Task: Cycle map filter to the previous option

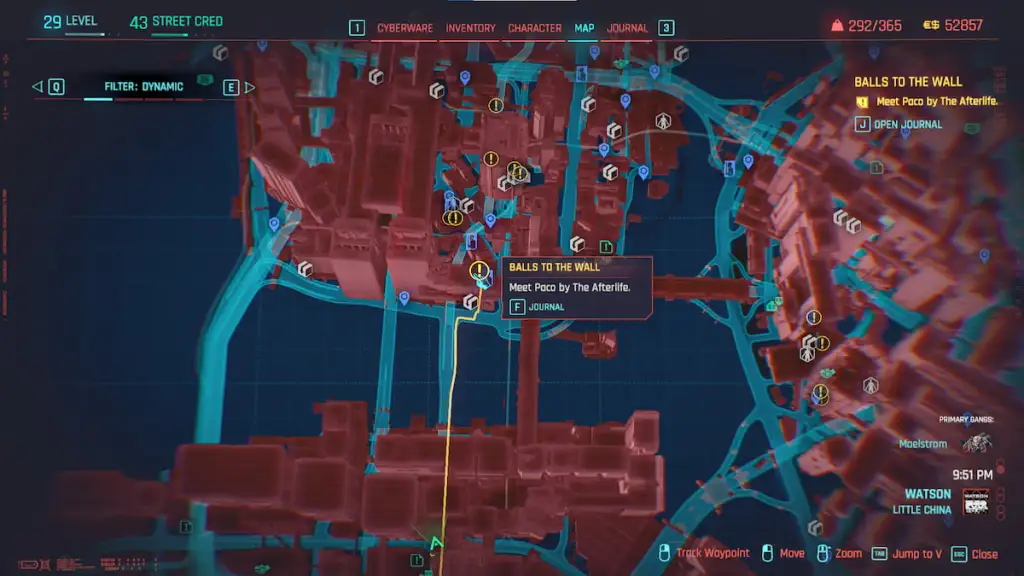Action: [49, 87]
